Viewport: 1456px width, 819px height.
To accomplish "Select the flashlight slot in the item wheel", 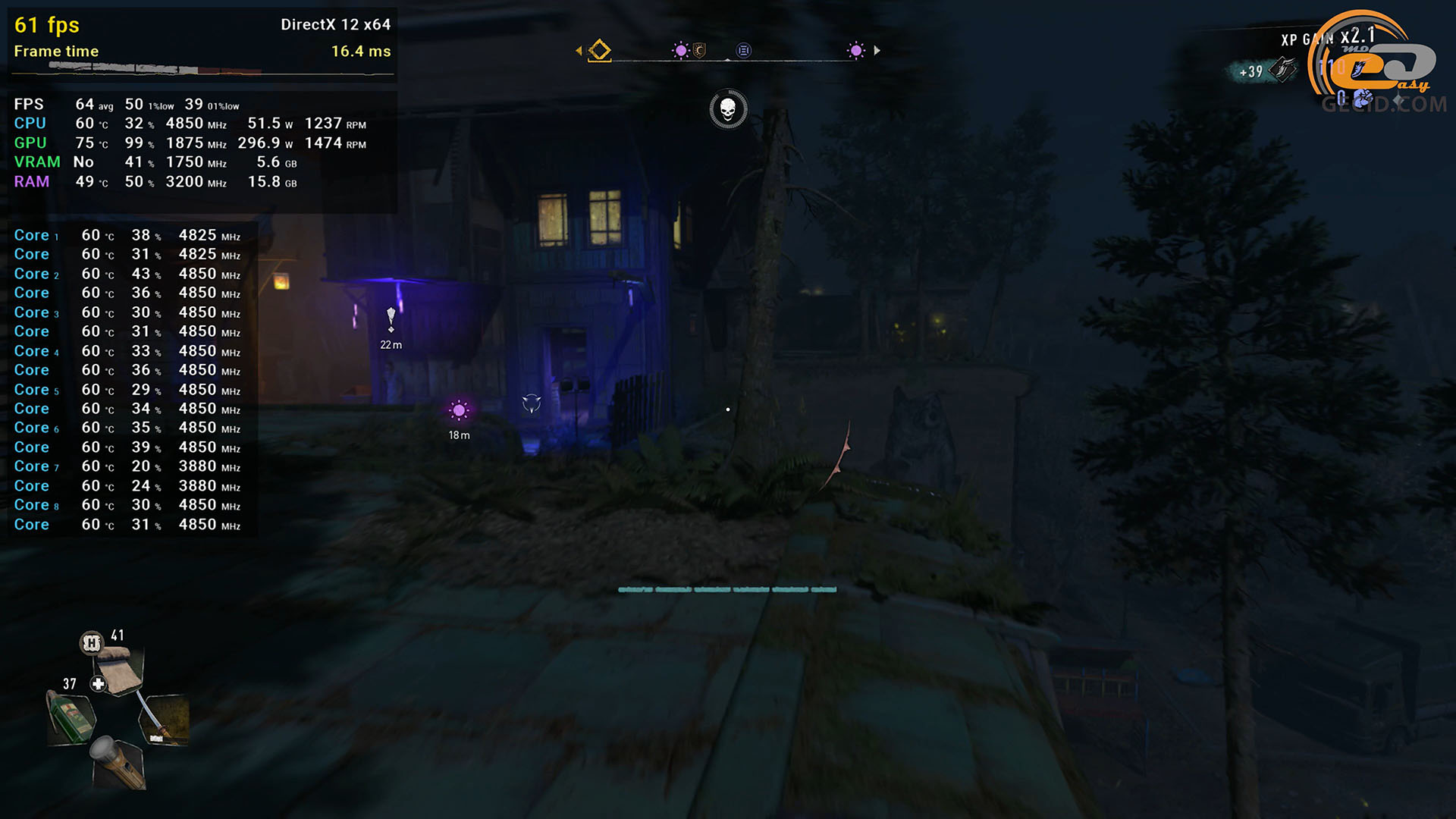I will pyautogui.click(x=119, y=761).
